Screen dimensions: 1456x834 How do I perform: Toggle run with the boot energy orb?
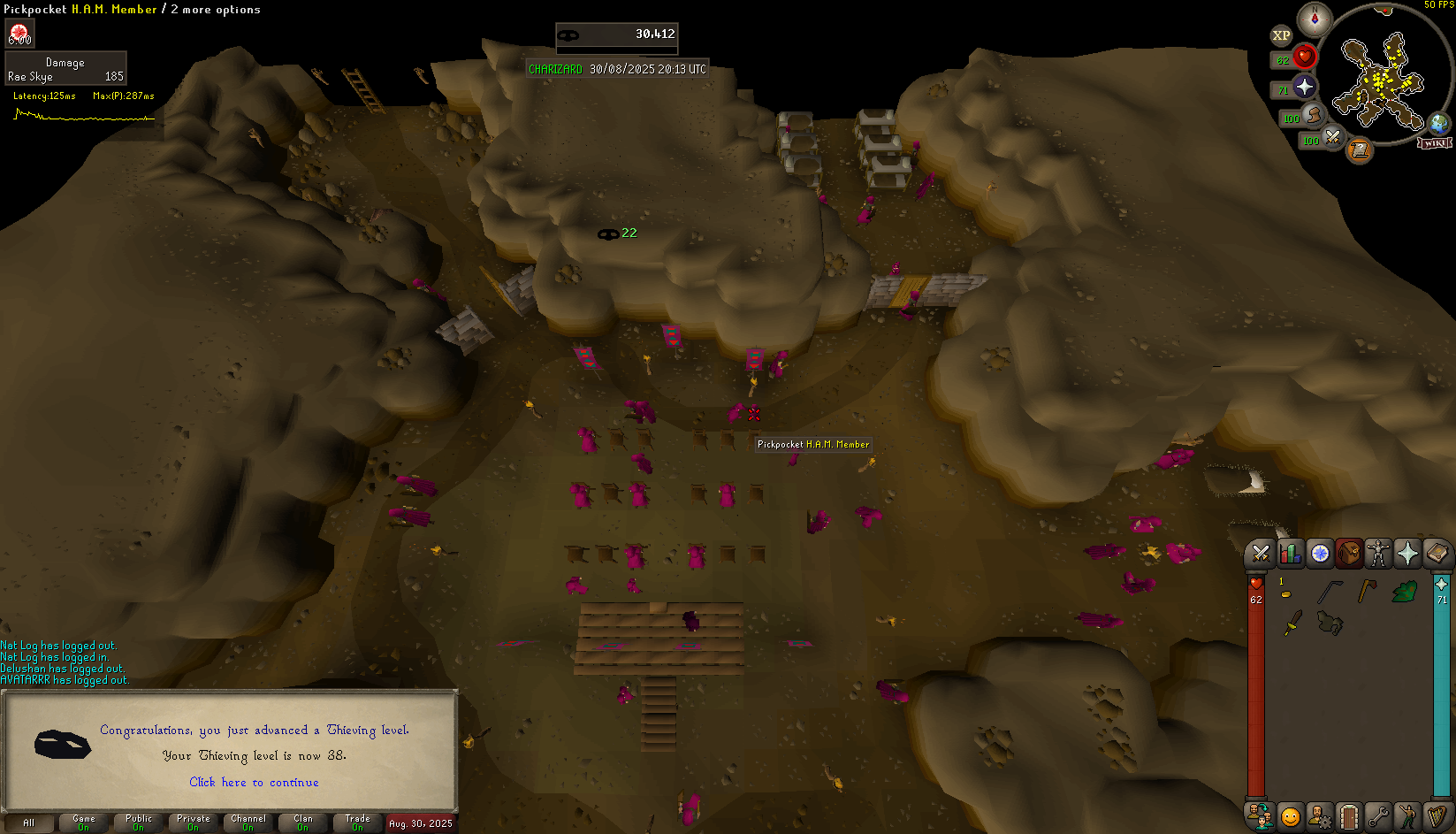tap(1314, 115)
